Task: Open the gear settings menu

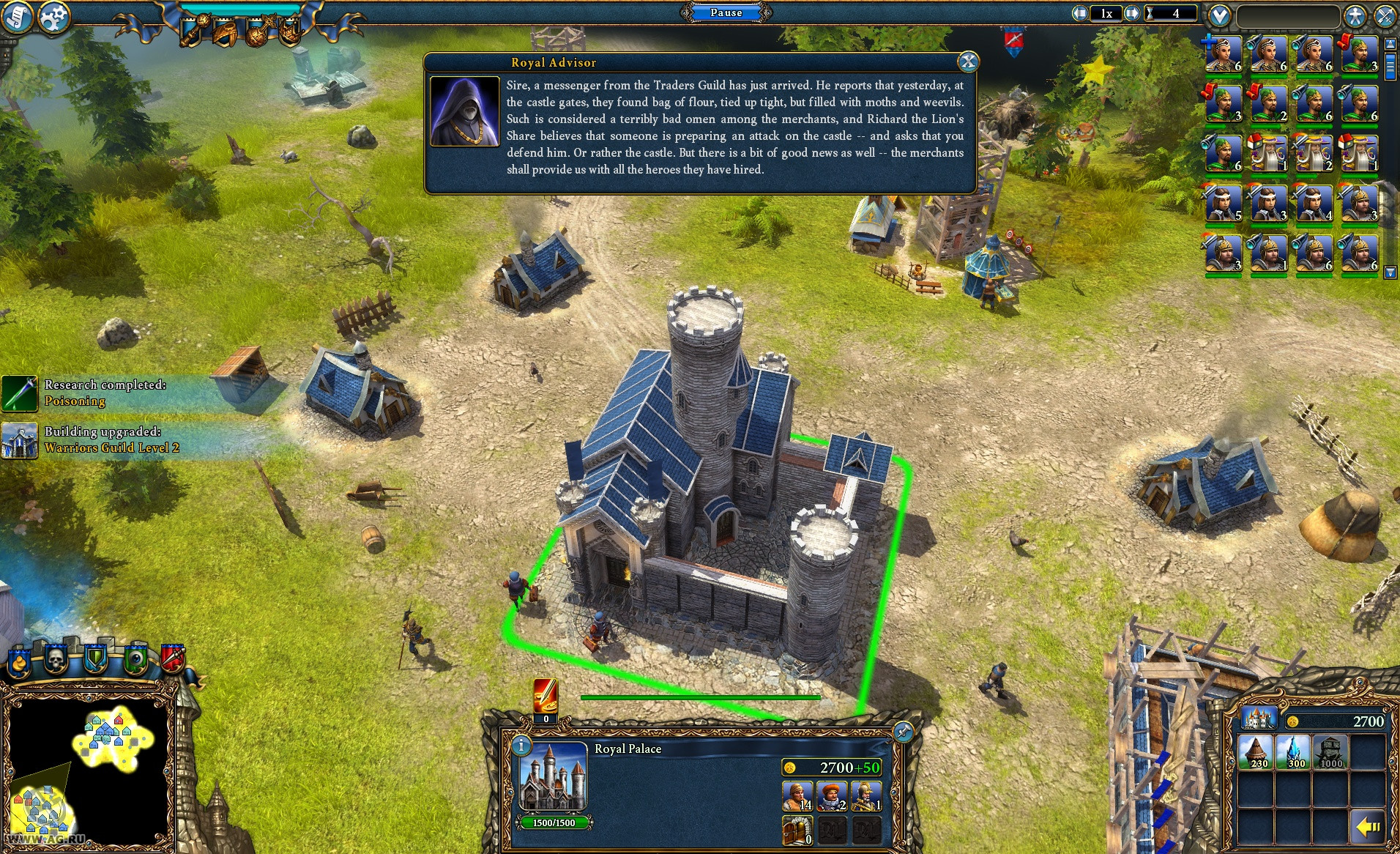Action: 53,18
